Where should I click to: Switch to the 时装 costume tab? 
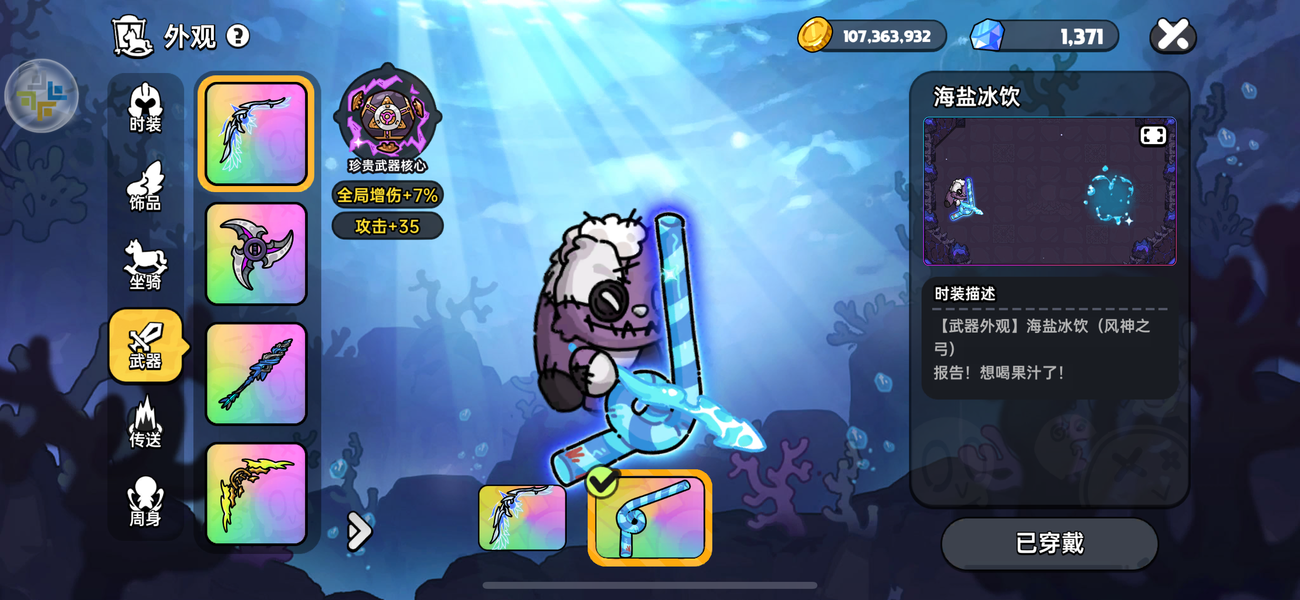click(x=145, y=108)
